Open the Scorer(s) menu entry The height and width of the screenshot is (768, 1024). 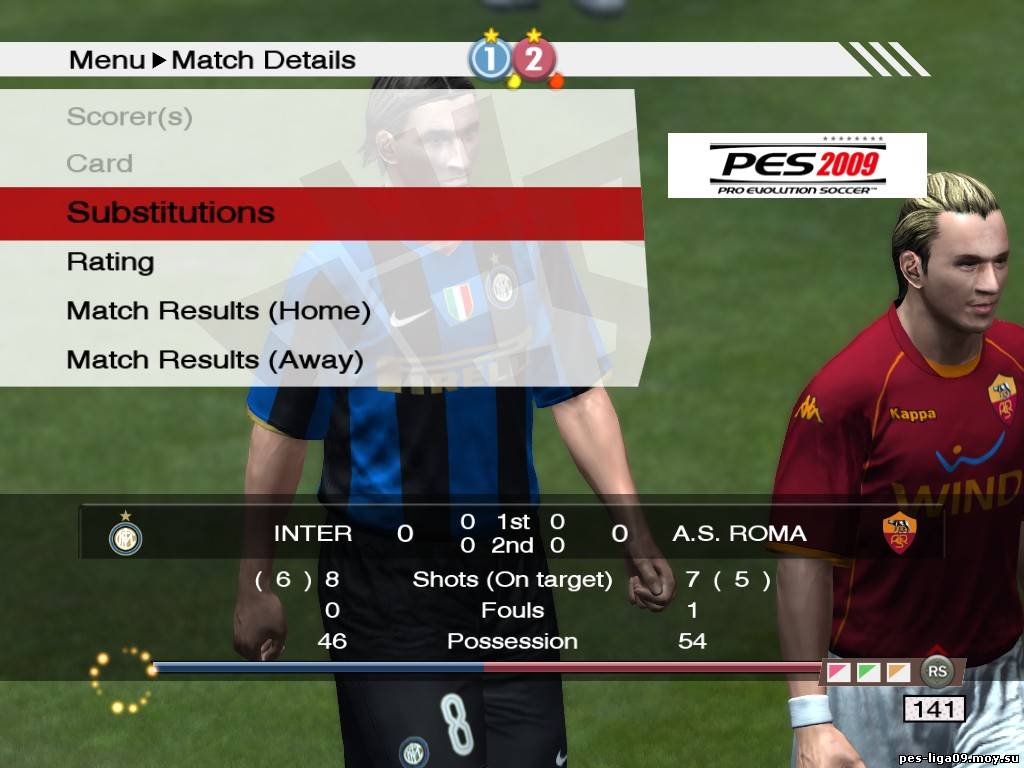coord(130,117)
